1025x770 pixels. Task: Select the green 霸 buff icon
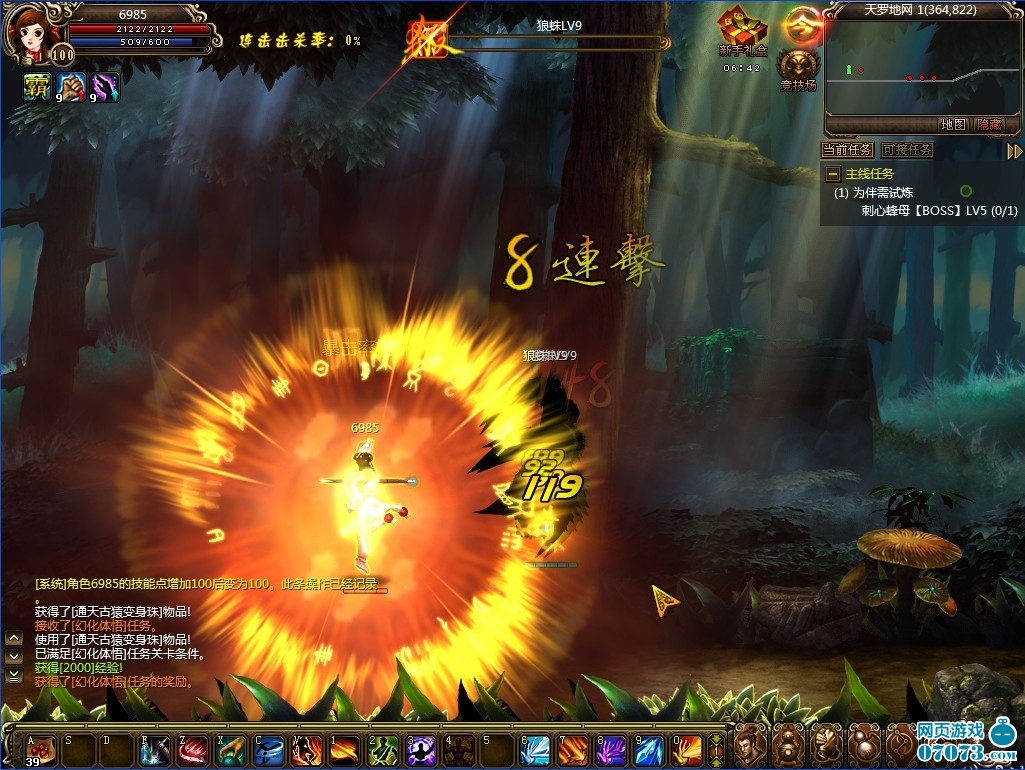tap(36, 87)
